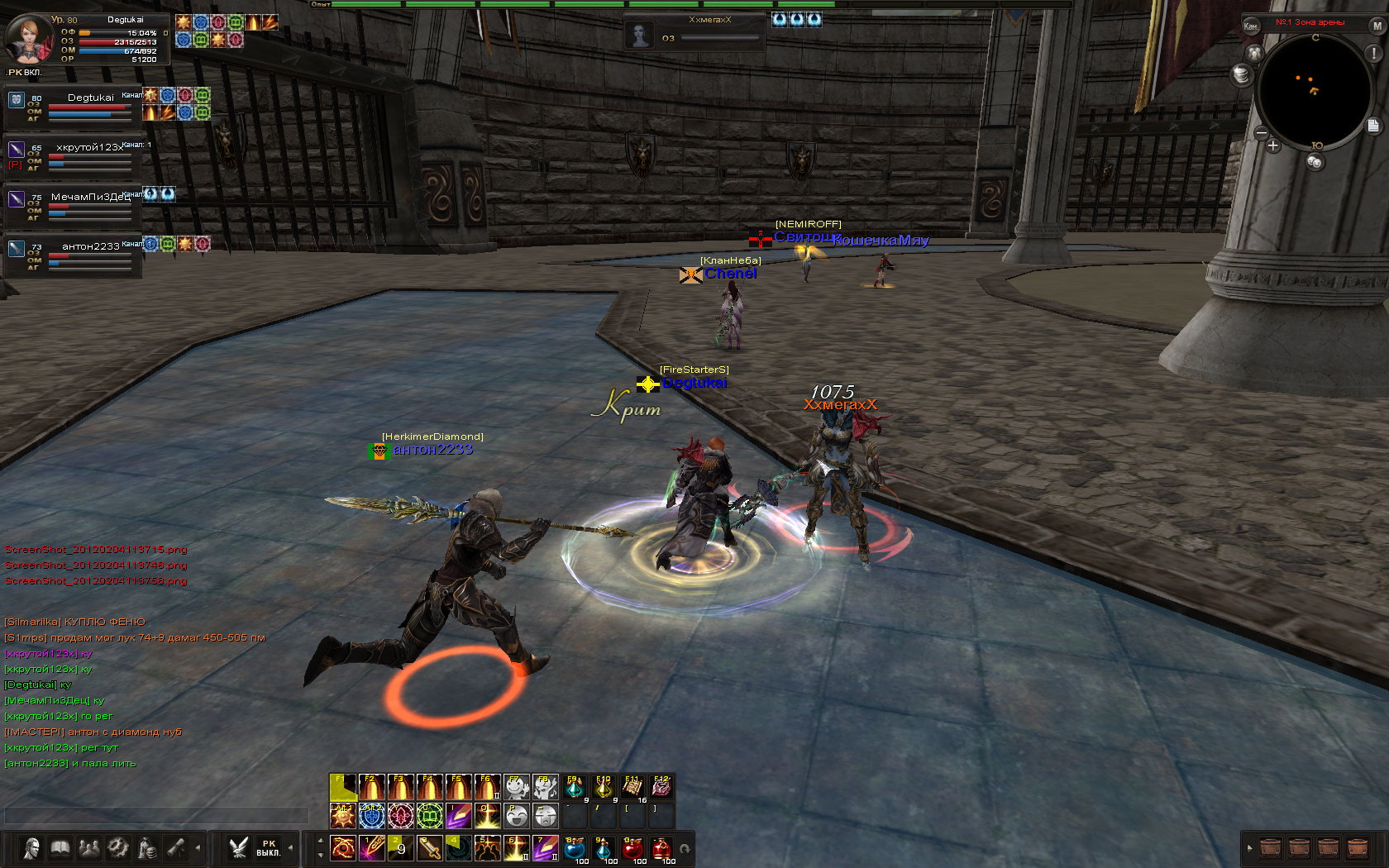Click the chat input field
This screenshot has height=868, width=1389.
point(155,816)
